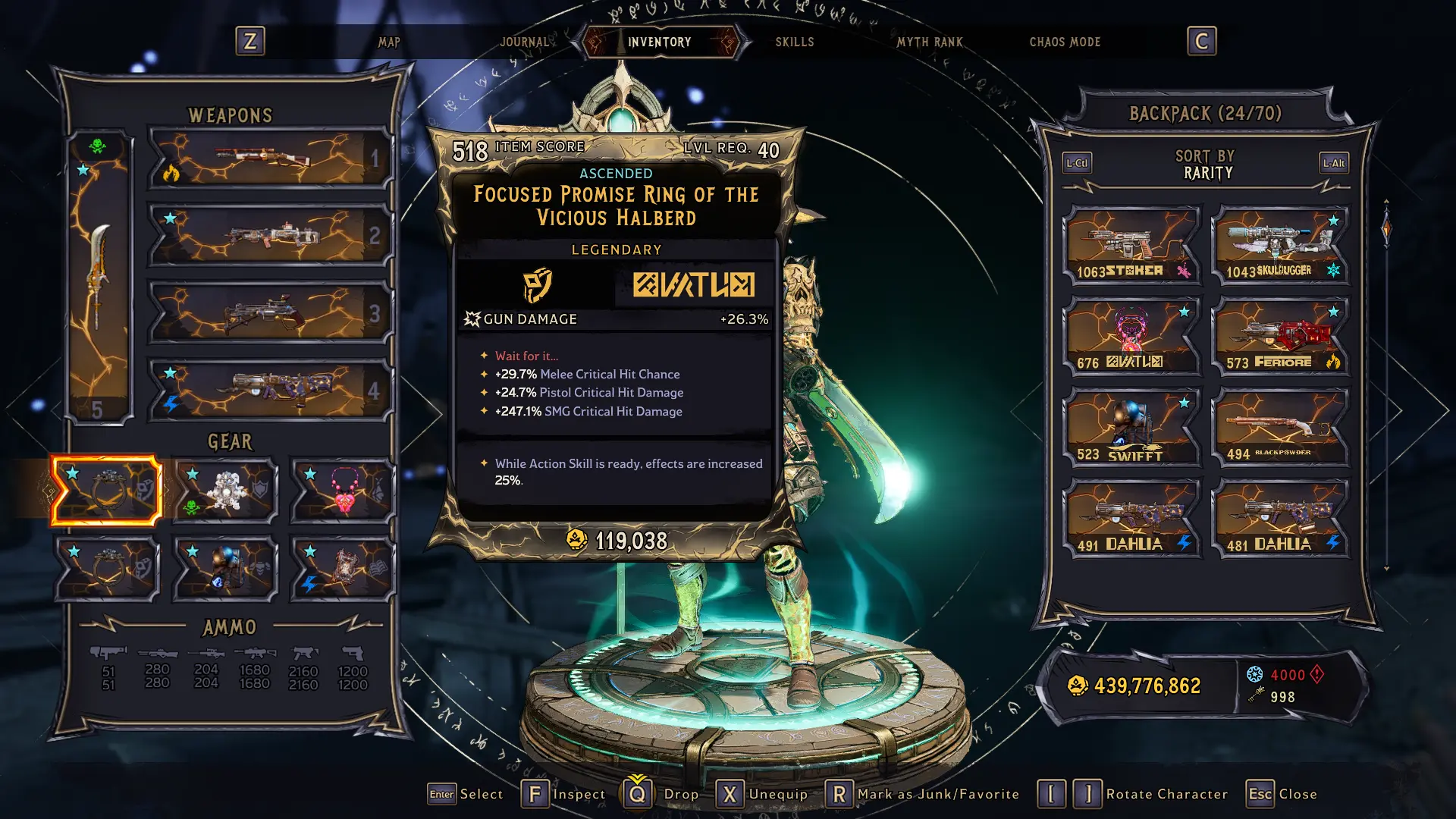The image size is (1456, 819).
Task: Switch to the Skills tab
Action: [794, 42]
